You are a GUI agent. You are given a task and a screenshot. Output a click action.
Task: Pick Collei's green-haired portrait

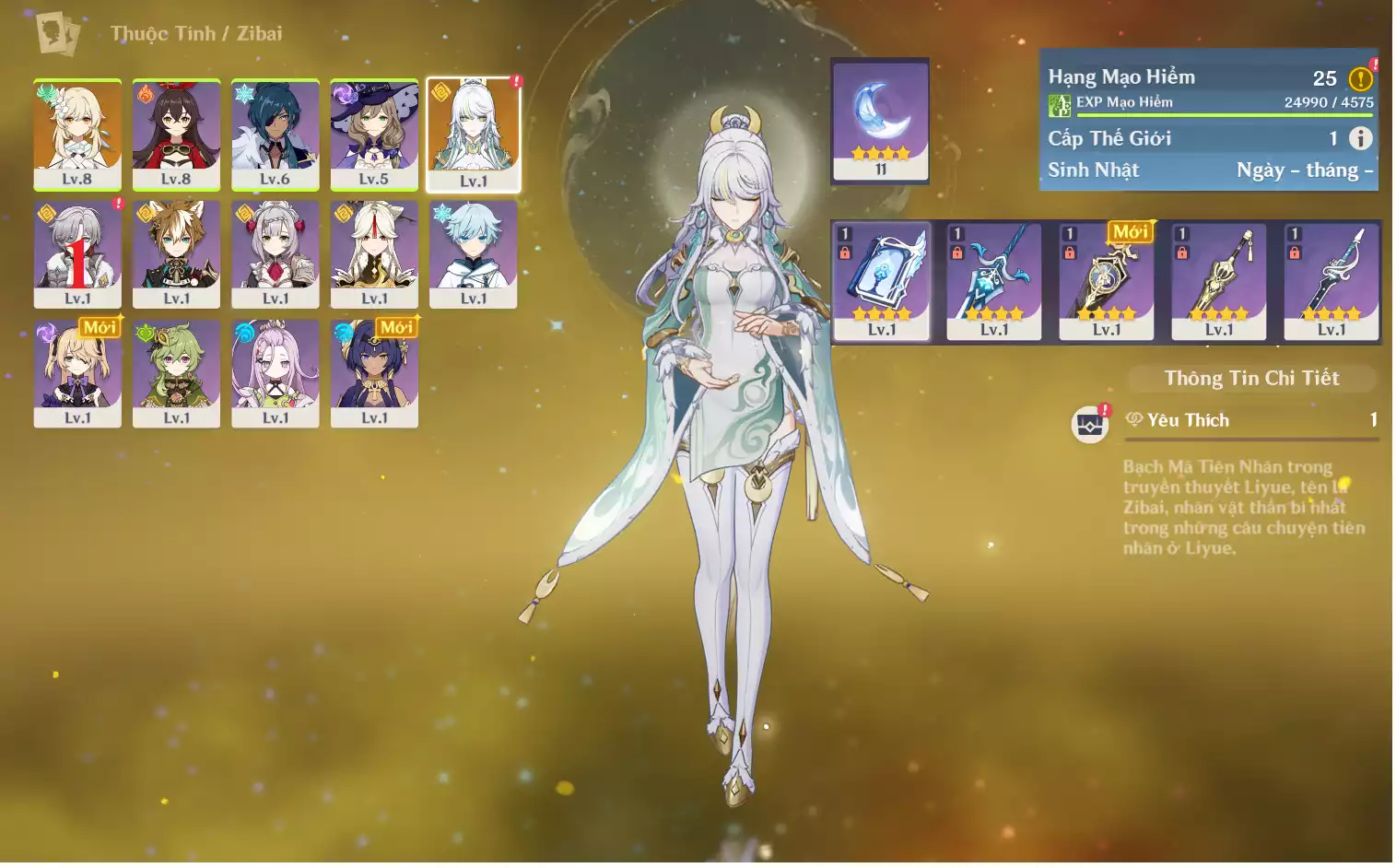coord(176,373)
